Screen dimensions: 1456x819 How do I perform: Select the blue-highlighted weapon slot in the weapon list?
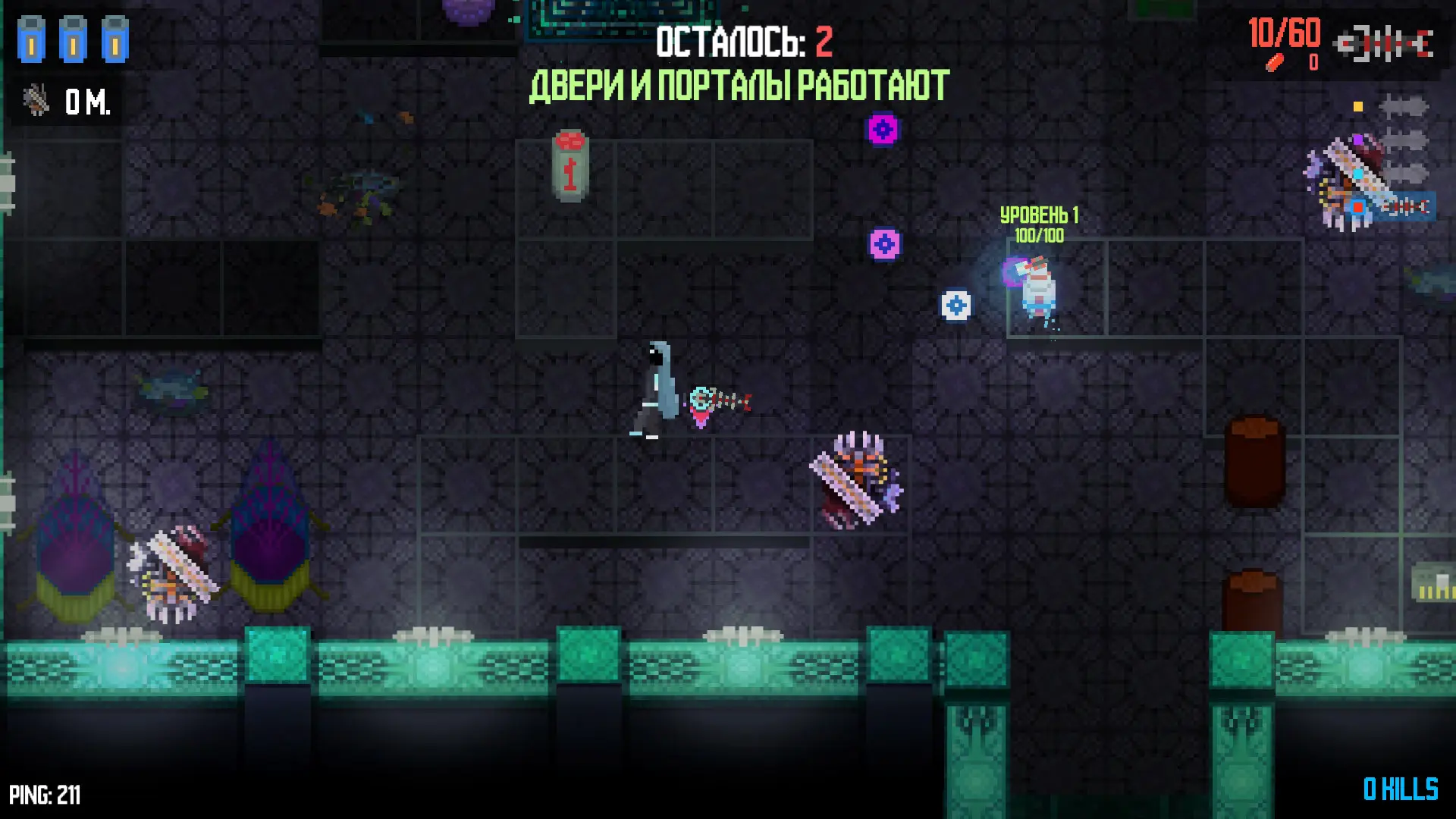point(1404,206)
